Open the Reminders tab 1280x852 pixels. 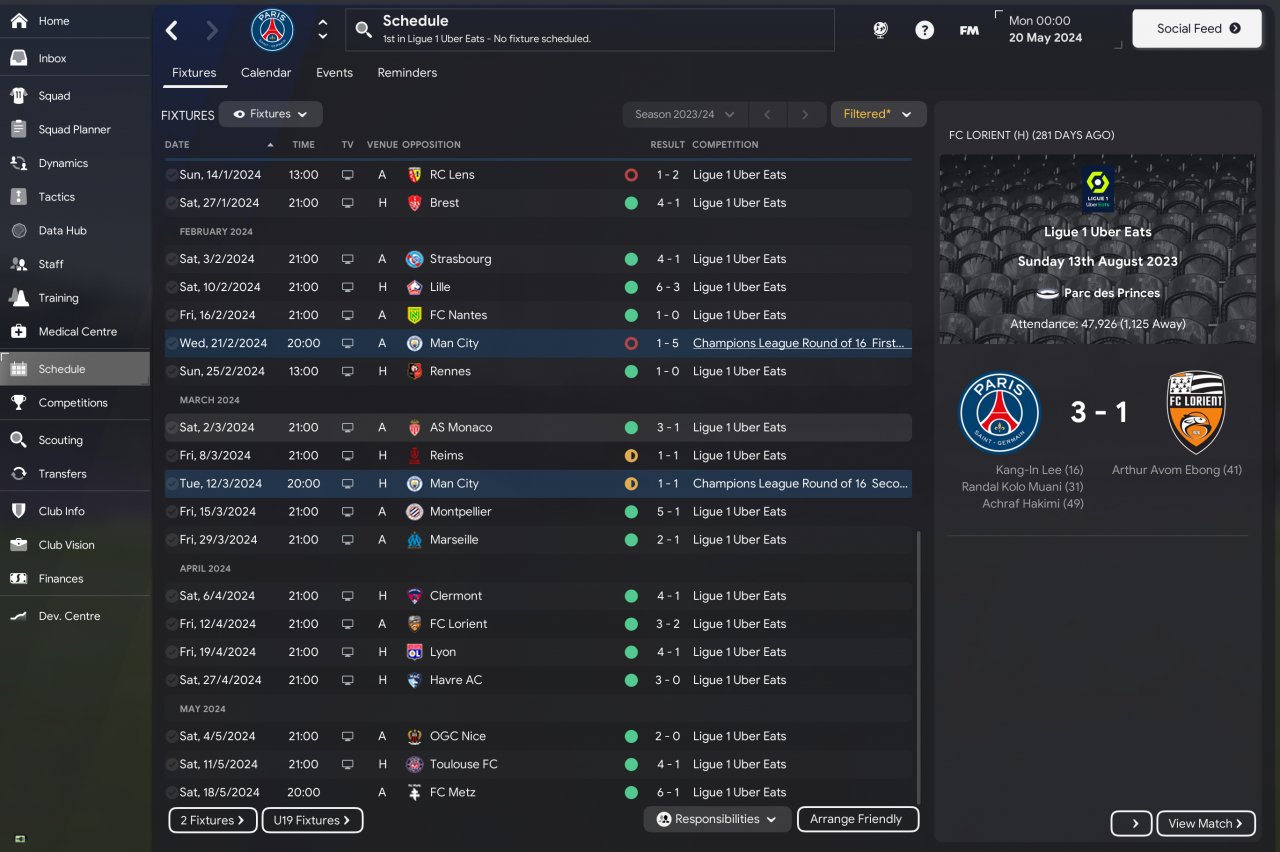pos(407,73)
